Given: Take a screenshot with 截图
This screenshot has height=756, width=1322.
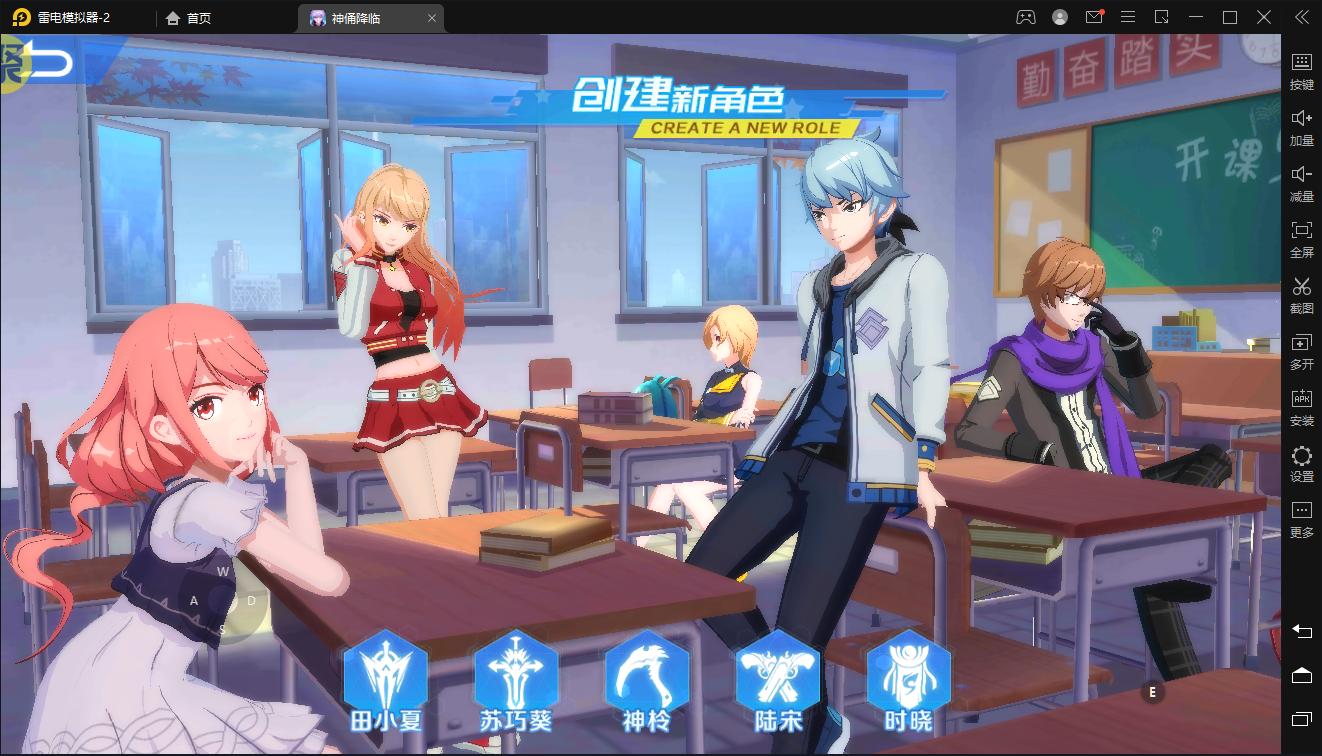Looking at the screenshot, I should coord(1301,294).
